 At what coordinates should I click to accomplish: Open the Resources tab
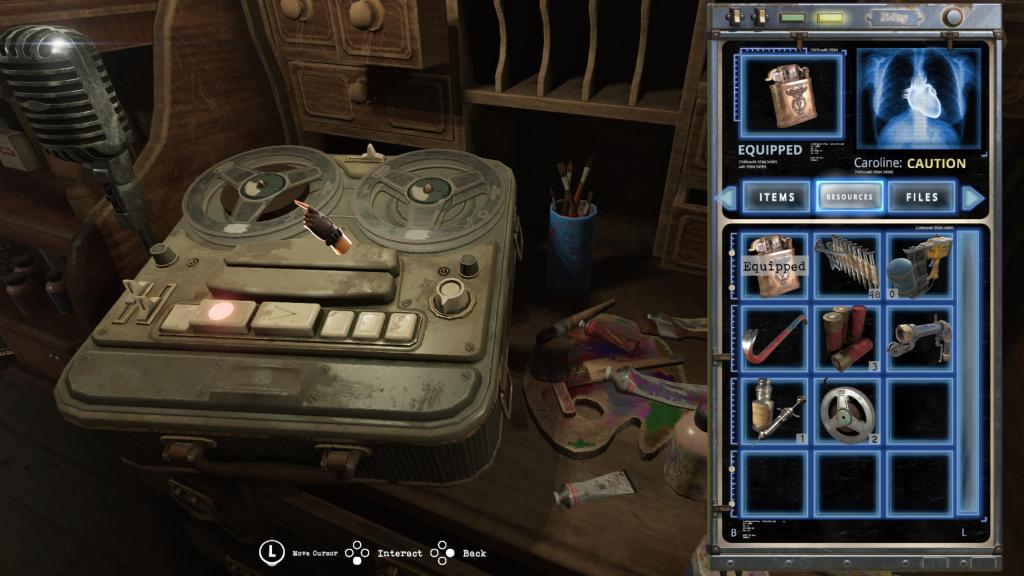tap(849, 197)
